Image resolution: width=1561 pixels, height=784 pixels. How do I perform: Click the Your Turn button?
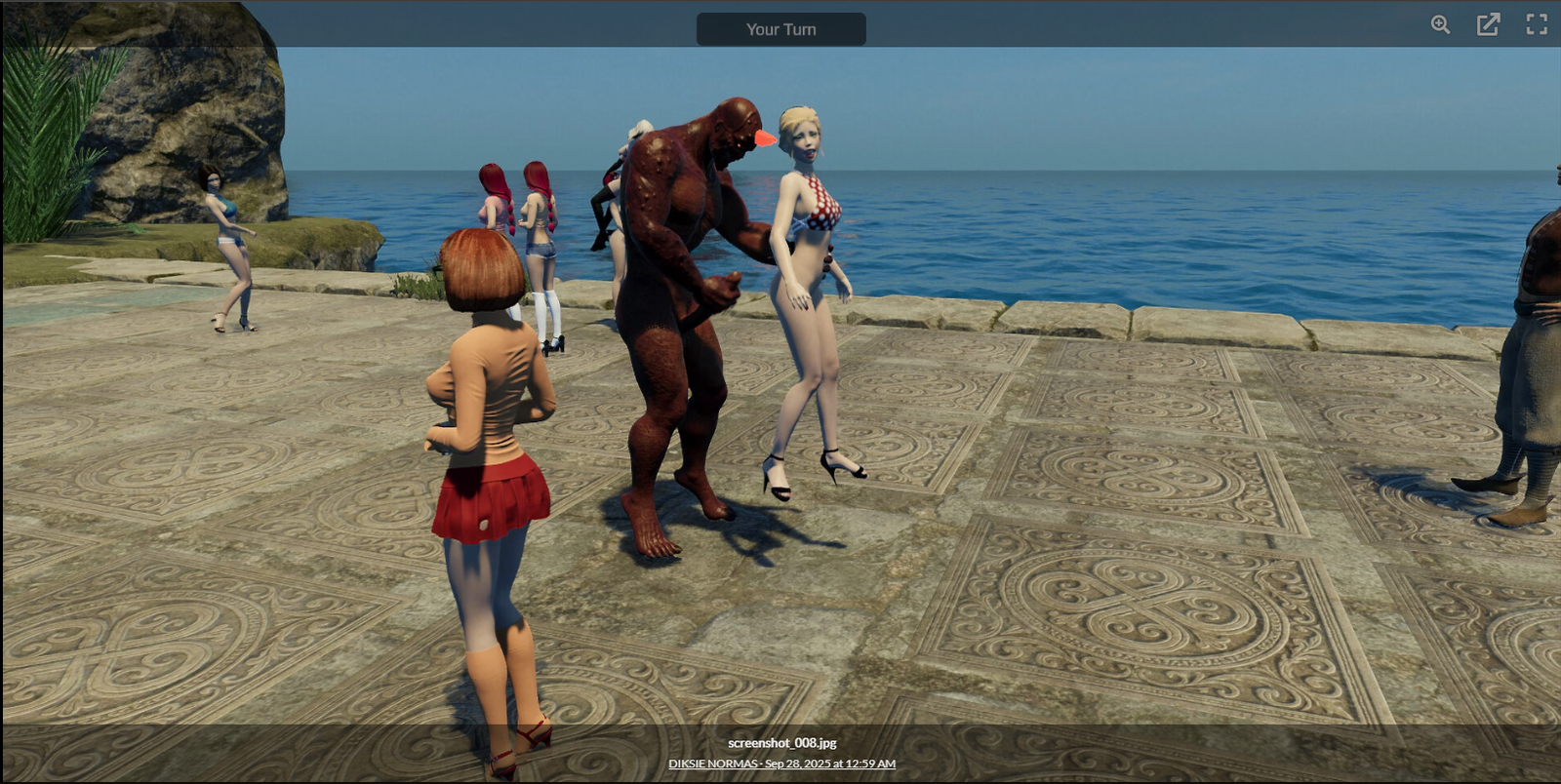[780, 29]
